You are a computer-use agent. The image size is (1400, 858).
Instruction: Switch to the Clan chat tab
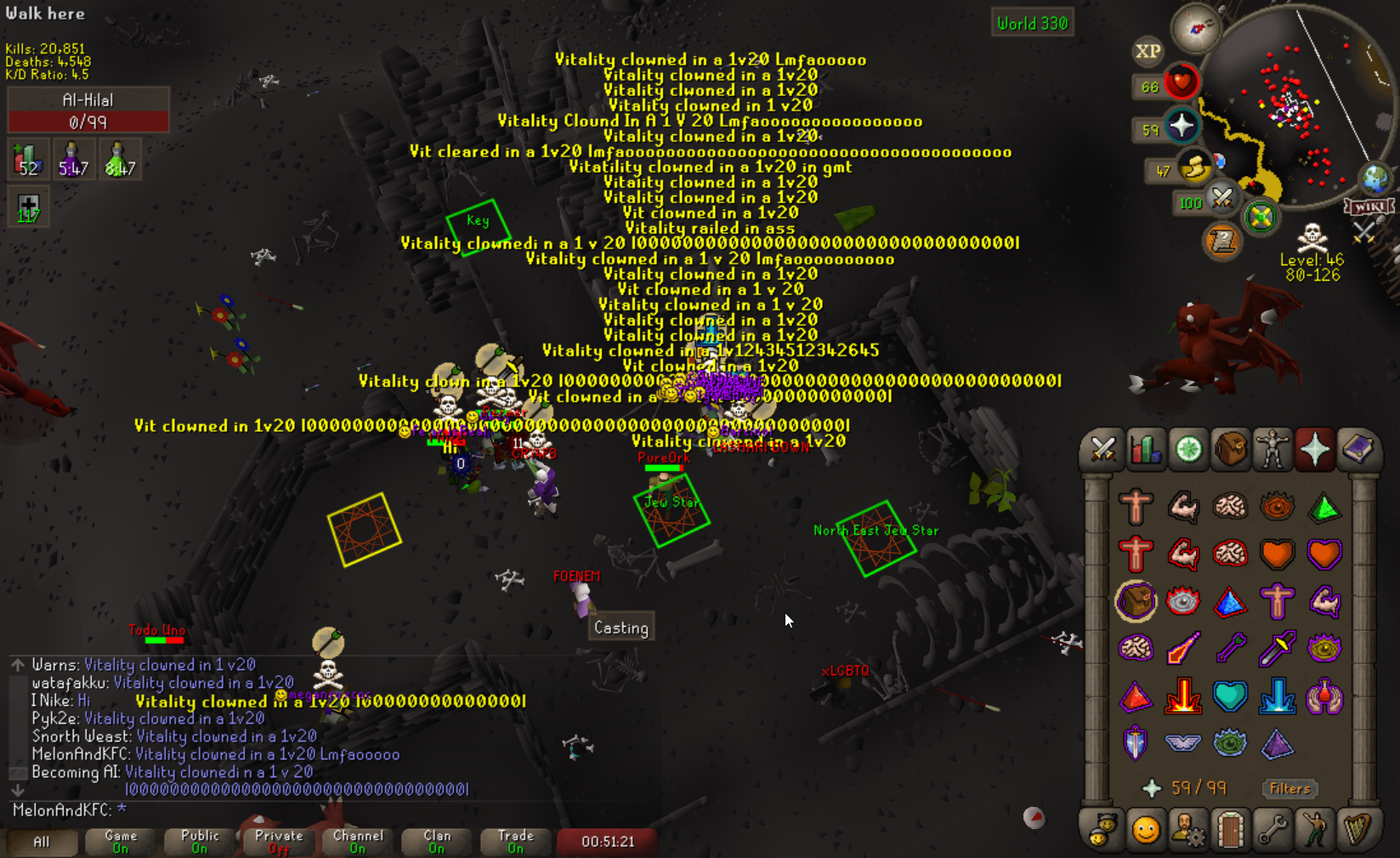click(437, 842)
